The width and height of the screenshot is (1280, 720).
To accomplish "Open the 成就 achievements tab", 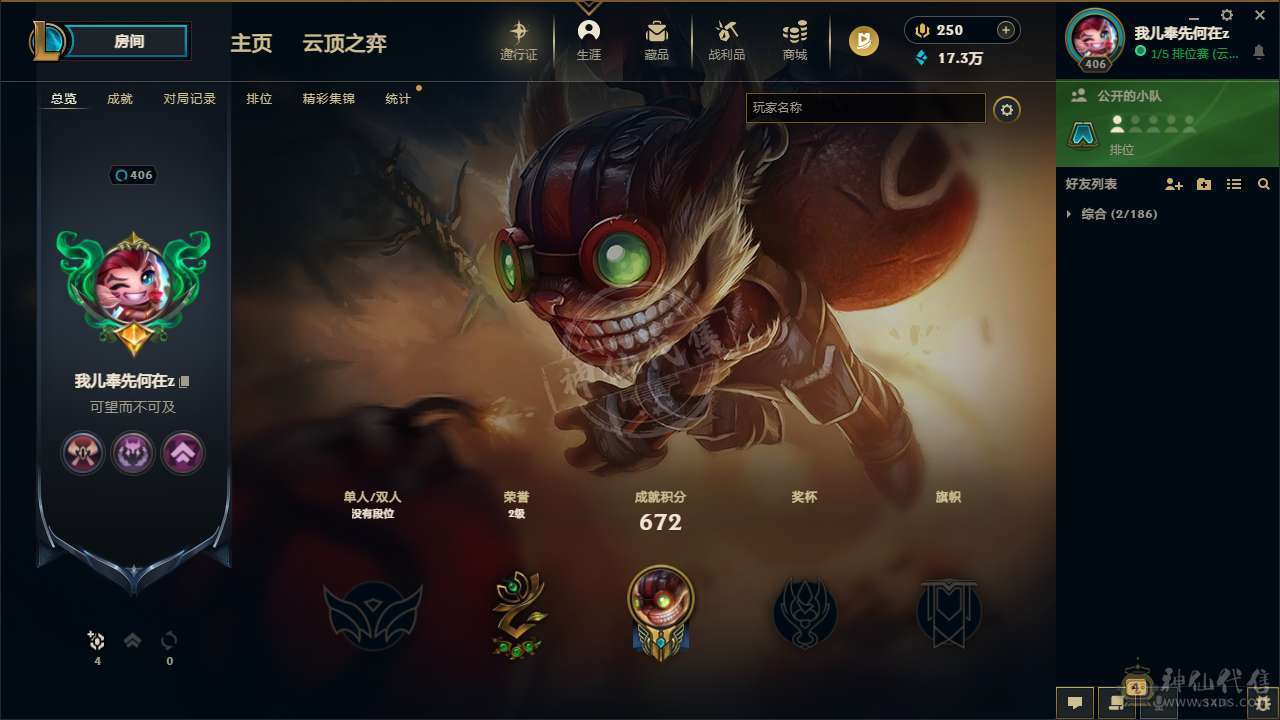I will pos(119,98).
